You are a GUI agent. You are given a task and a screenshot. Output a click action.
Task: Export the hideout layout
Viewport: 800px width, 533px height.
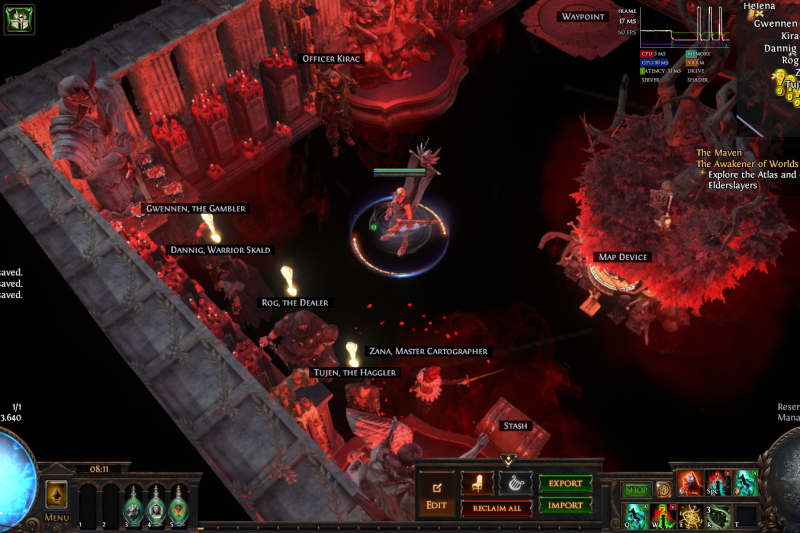point(566,483)
